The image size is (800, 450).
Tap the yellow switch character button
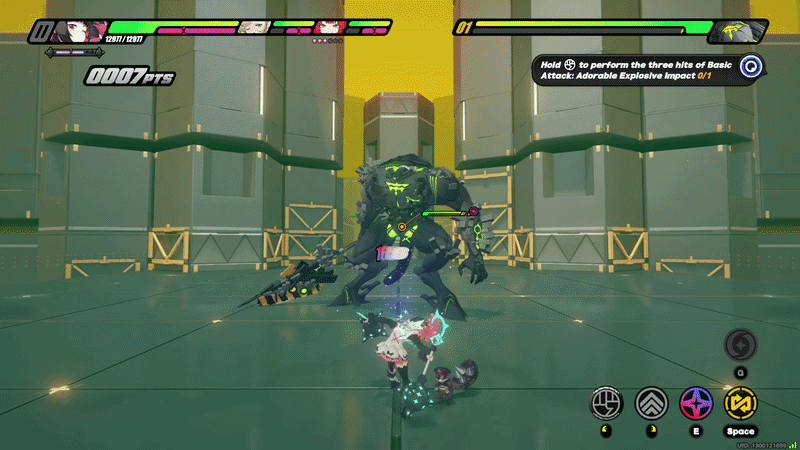741,402
